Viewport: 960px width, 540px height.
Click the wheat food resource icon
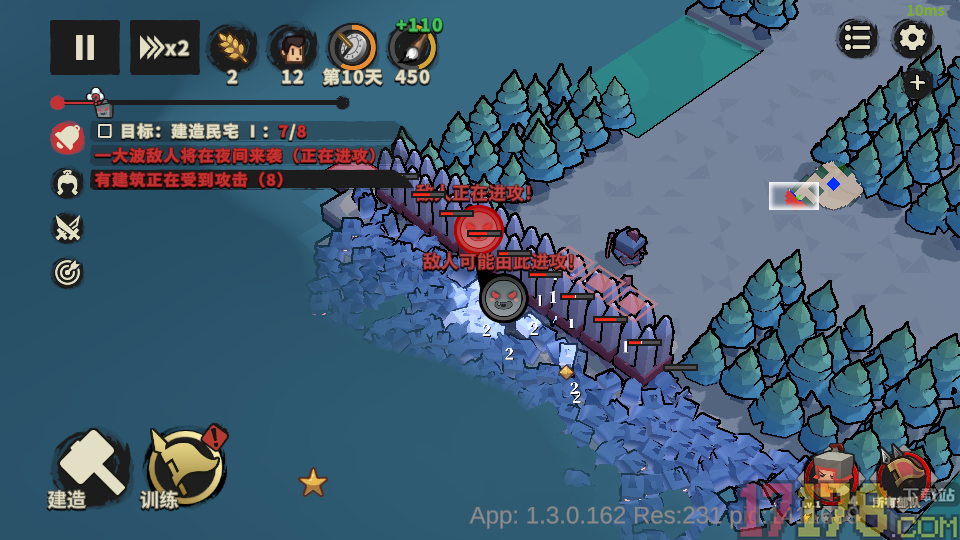click(232, 47)
